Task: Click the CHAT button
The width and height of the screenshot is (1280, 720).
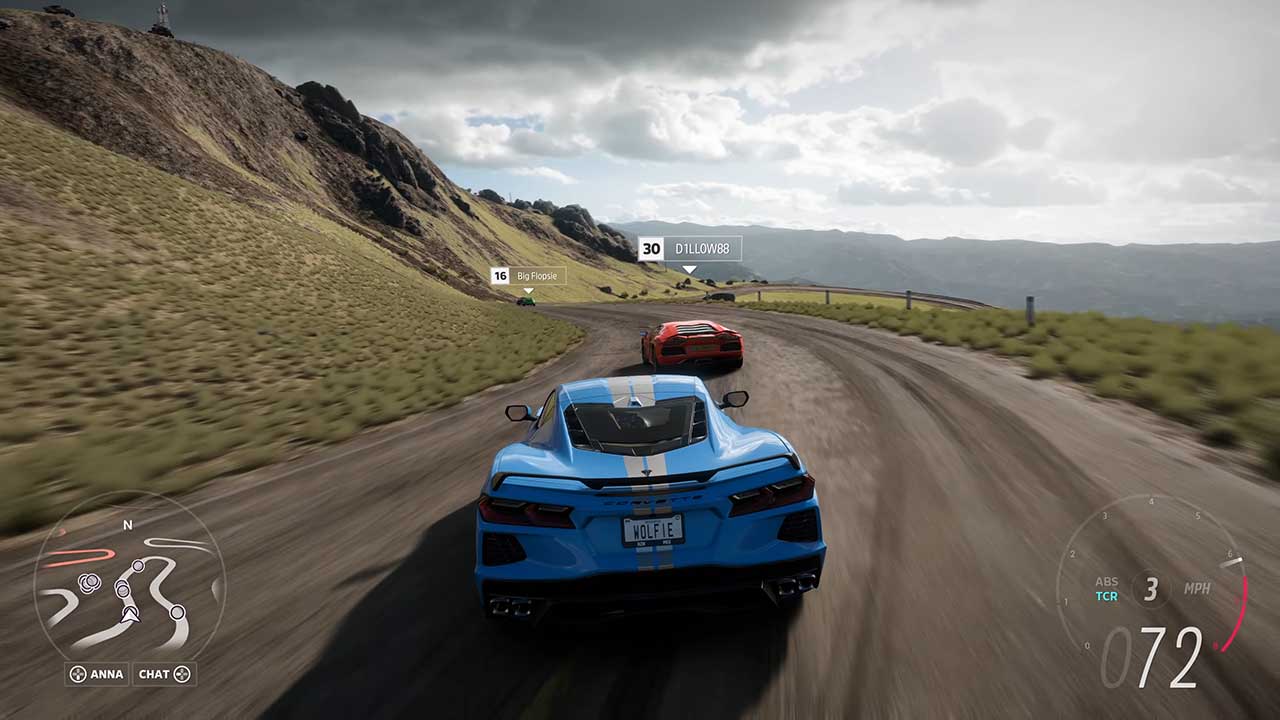Action: coord(163,674)
